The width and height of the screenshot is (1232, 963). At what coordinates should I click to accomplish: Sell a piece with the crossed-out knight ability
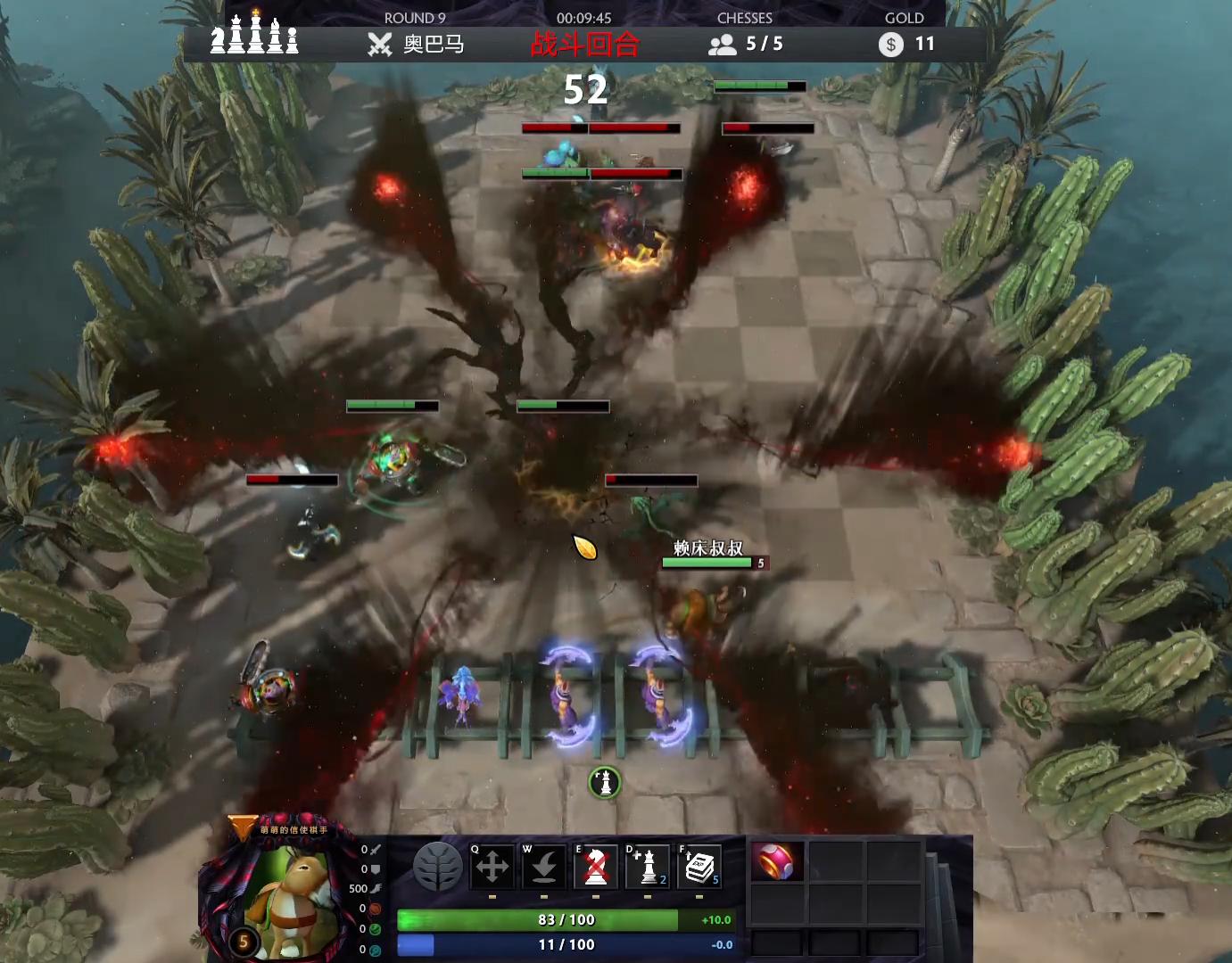click(595, 867)
